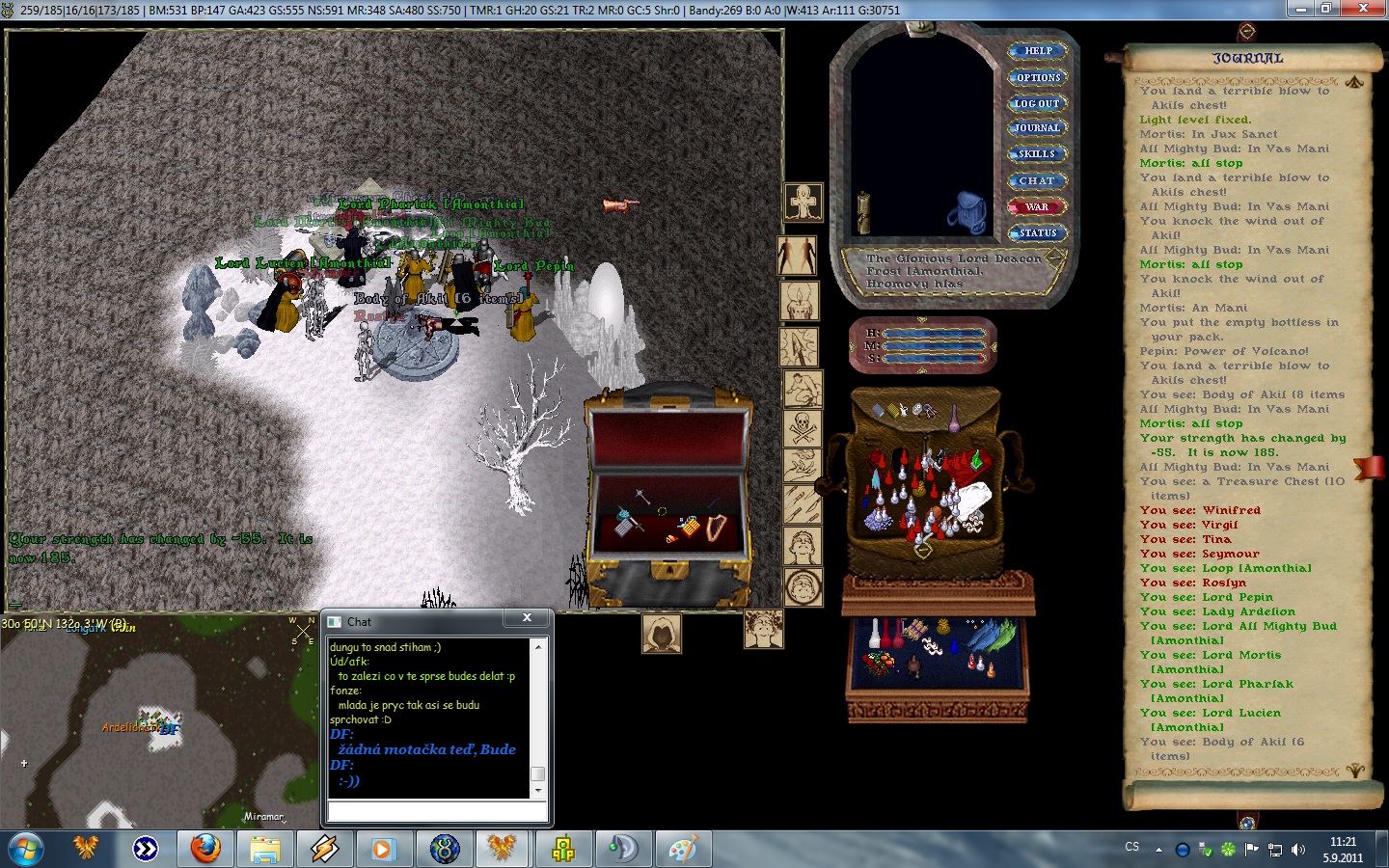Click the skull and crossbones skill icon
Image resolution: width=1389 pixels, height=868 pixels.
coord(803,425)
